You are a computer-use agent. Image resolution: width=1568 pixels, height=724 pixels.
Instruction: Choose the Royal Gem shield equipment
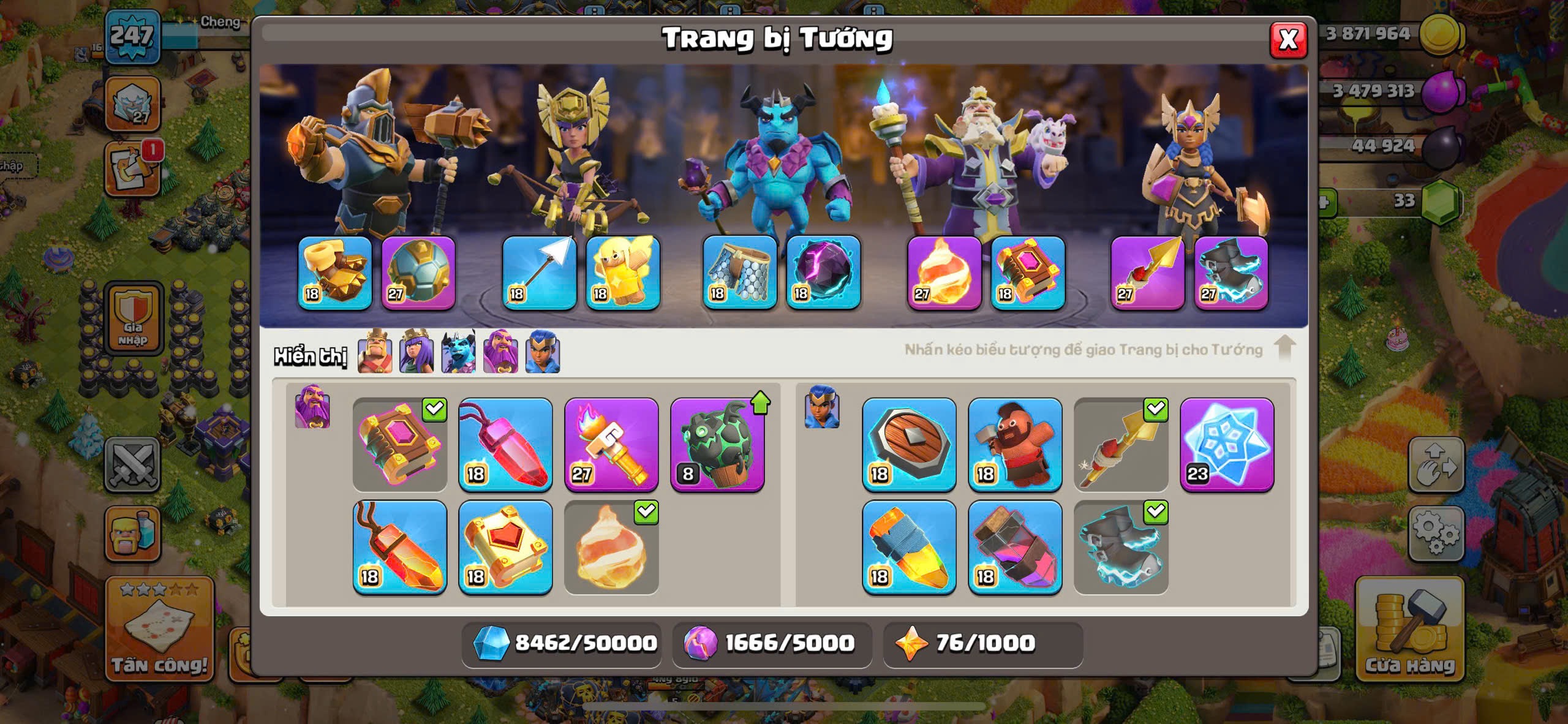coord(909,445)
